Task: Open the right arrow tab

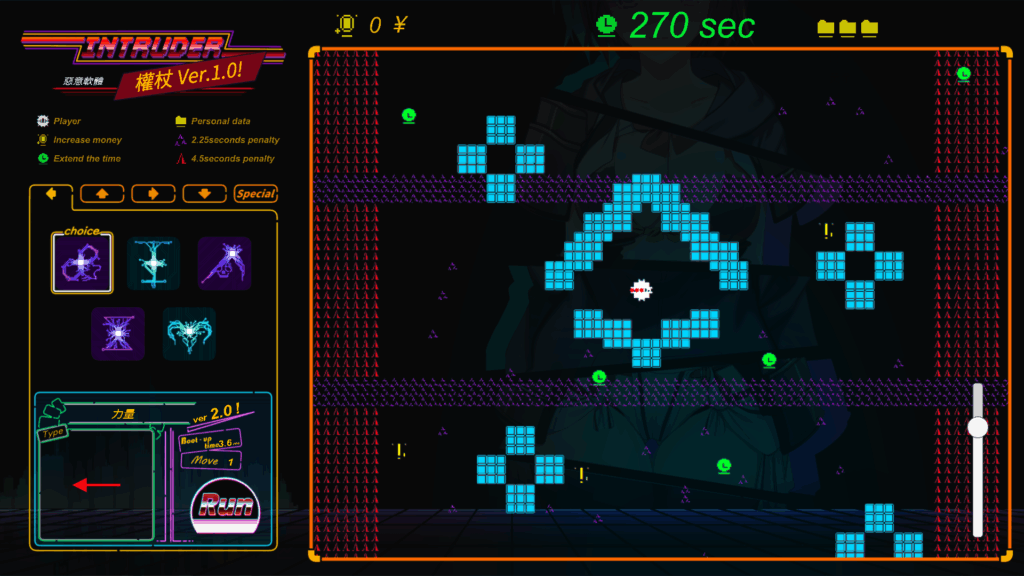Action: pos(153,193)
